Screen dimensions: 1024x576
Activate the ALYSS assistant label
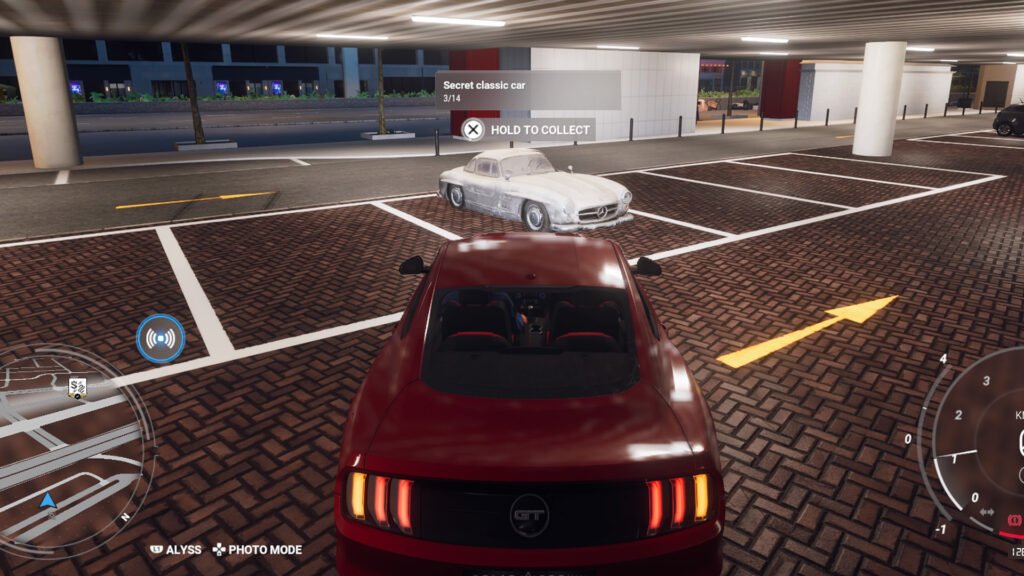[176, 549]
